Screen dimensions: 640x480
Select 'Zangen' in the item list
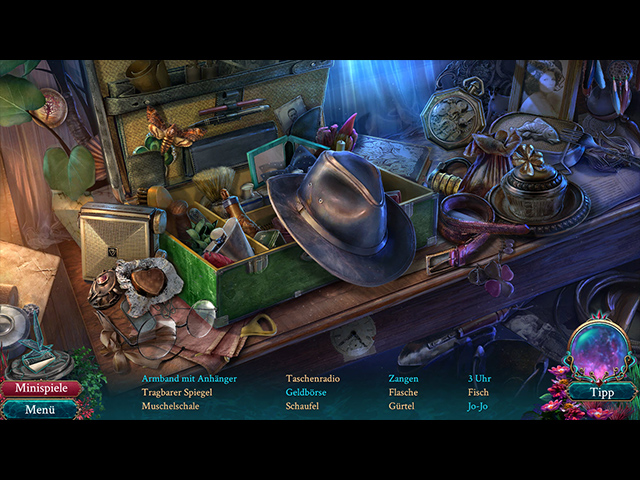pyautogui.click(x=404, y=379)
